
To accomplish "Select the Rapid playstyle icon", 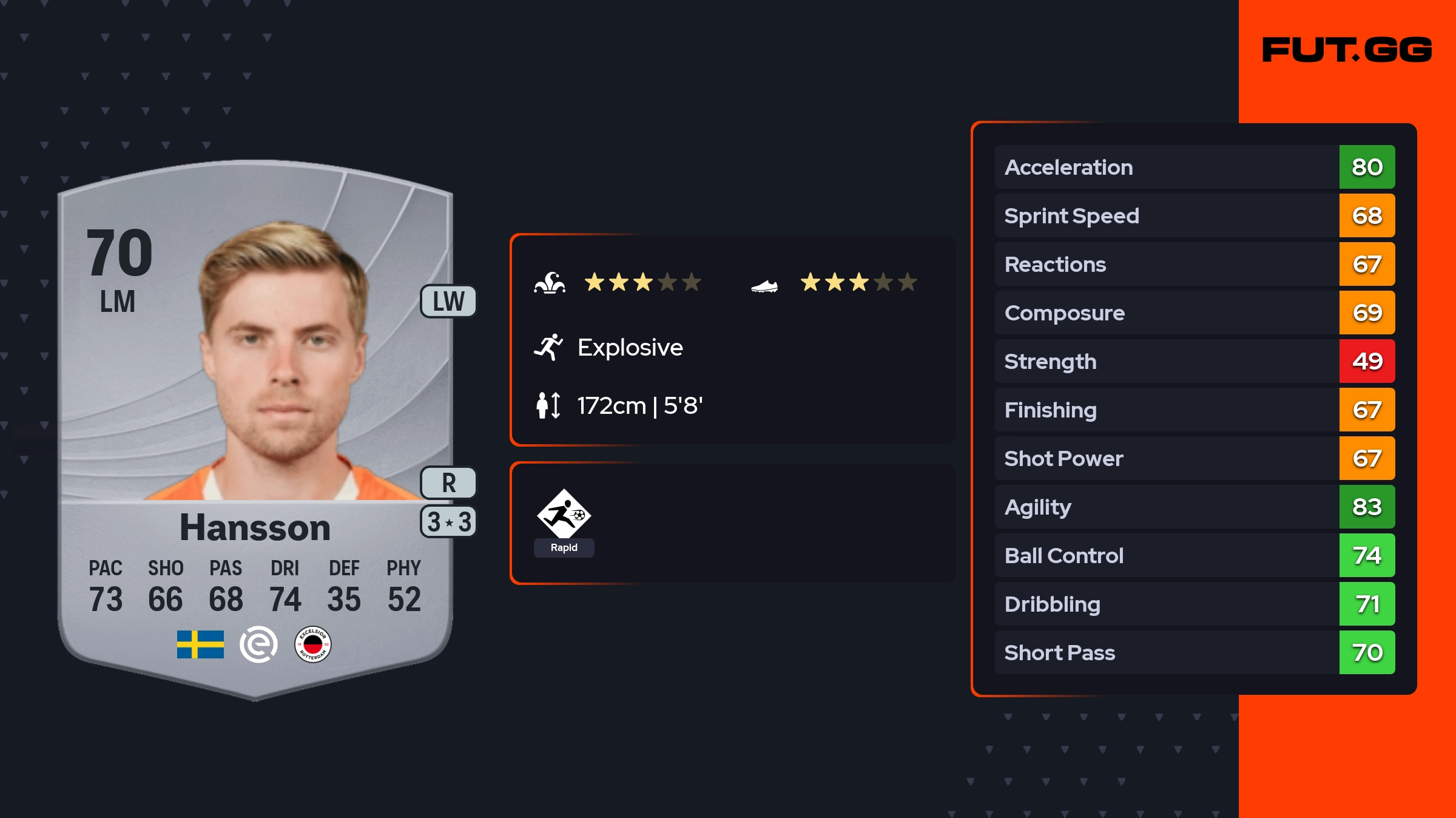I will (564, 515).
